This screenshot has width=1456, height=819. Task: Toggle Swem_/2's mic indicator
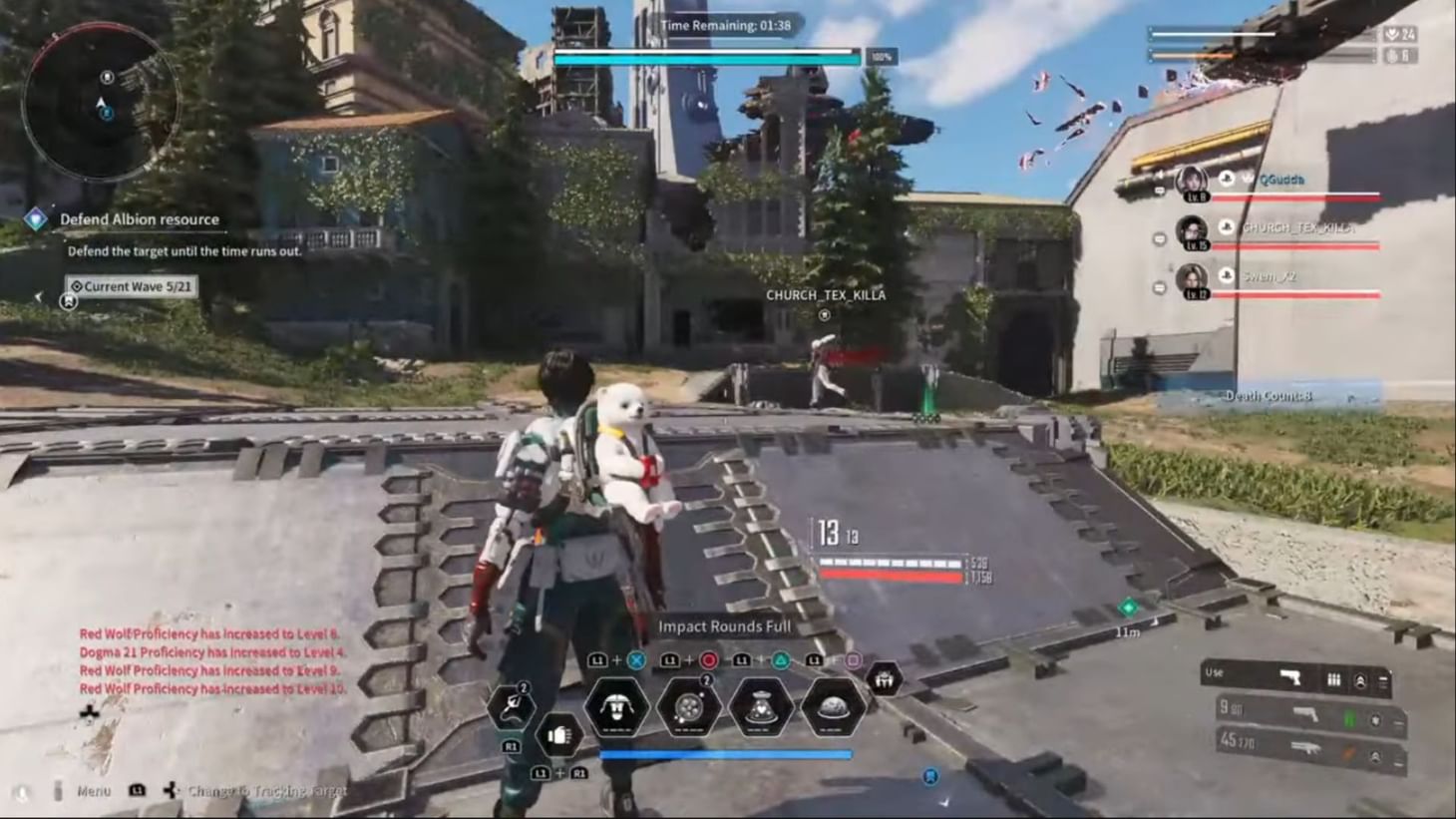[x=1159, y=287]
